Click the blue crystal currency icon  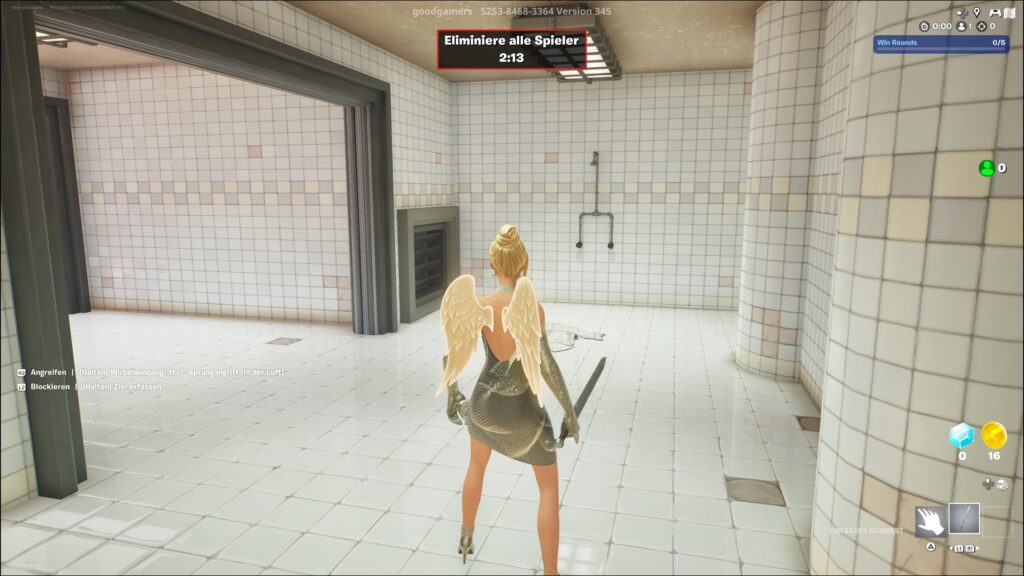coord(962,435)
